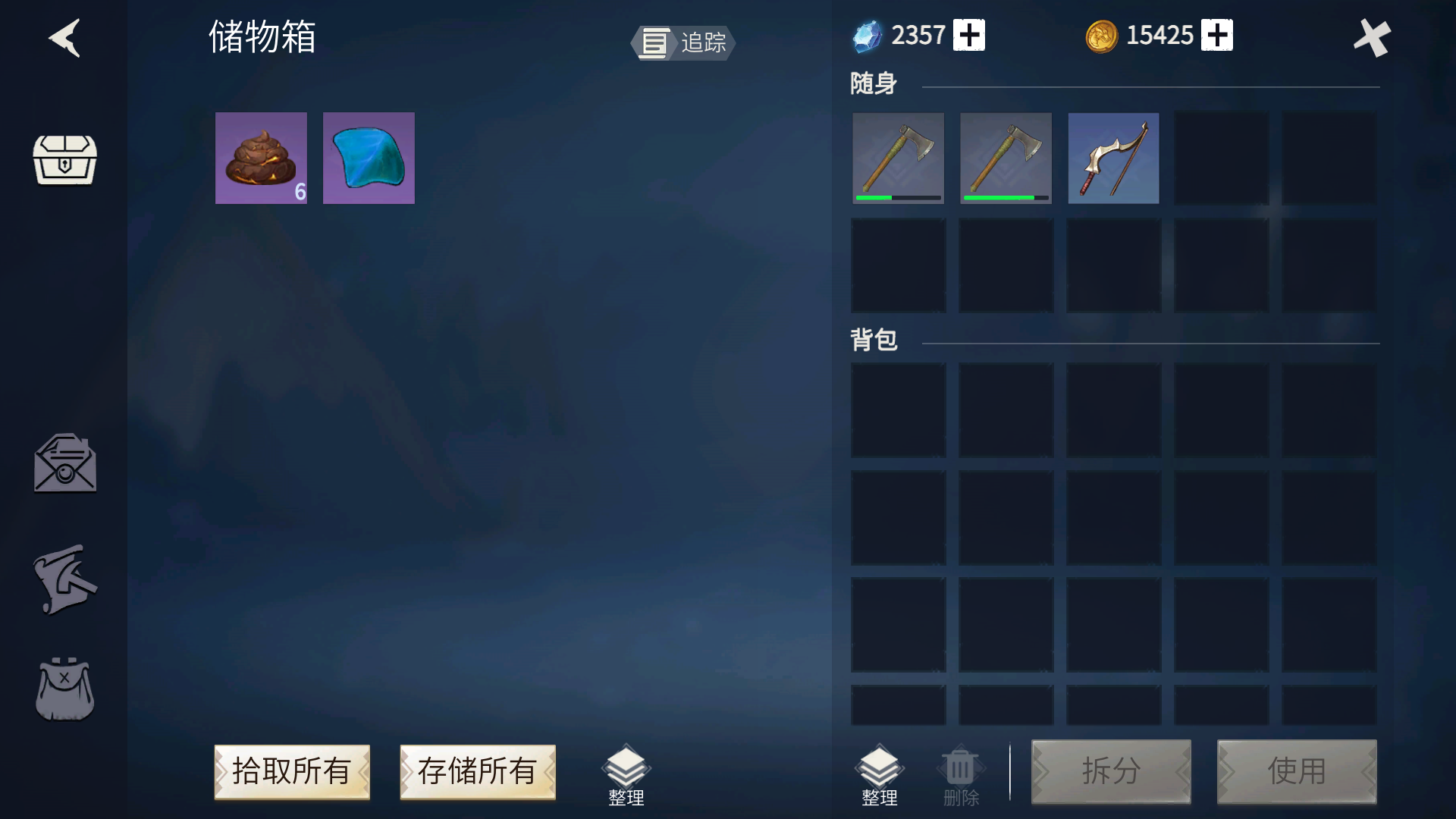
Task: Open the storage chest sidebar icon
Action: click(x=65, y=162)
